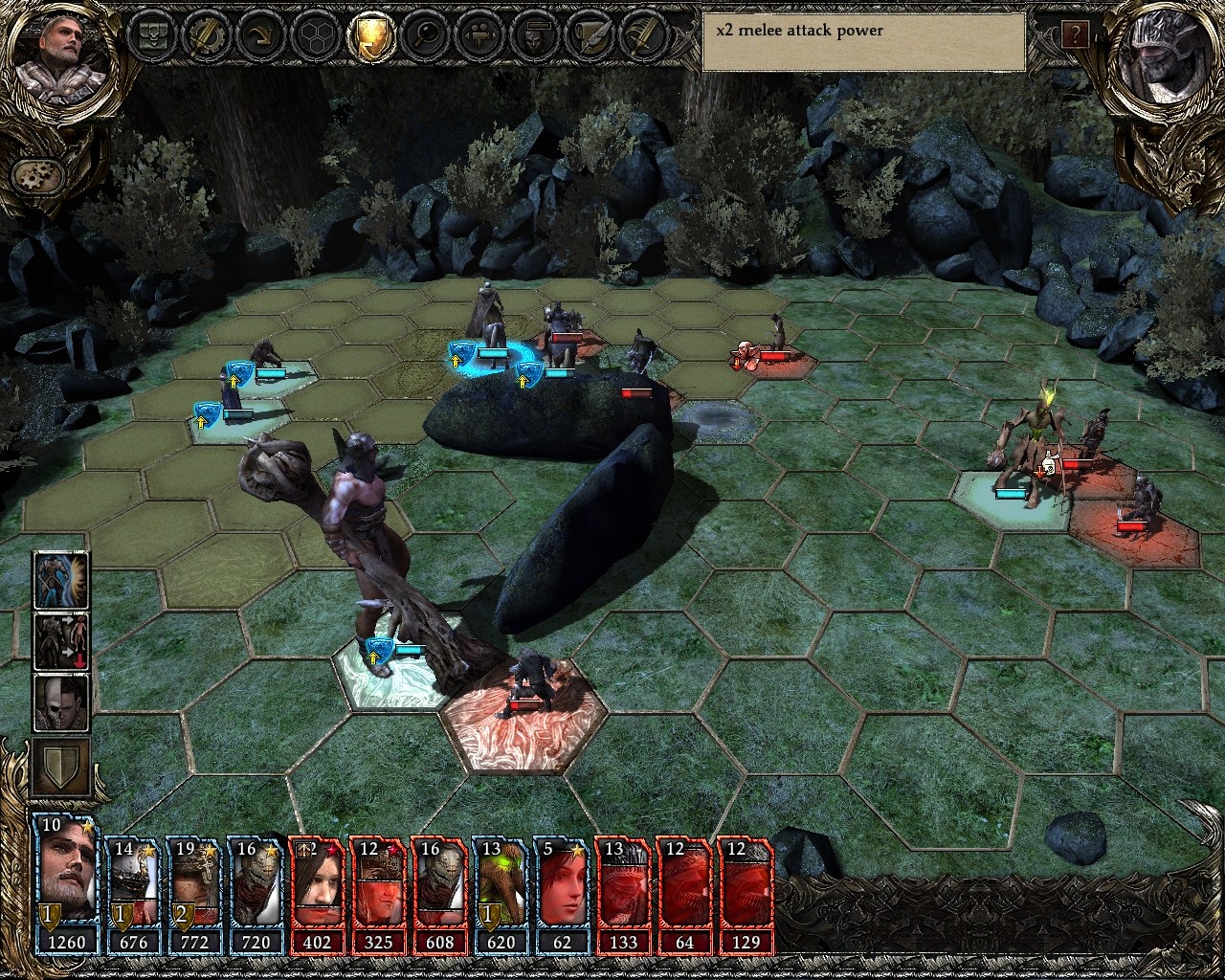Click the sword and gear toolbar icon
1225x980 pixels.
(x=207, y=36)
